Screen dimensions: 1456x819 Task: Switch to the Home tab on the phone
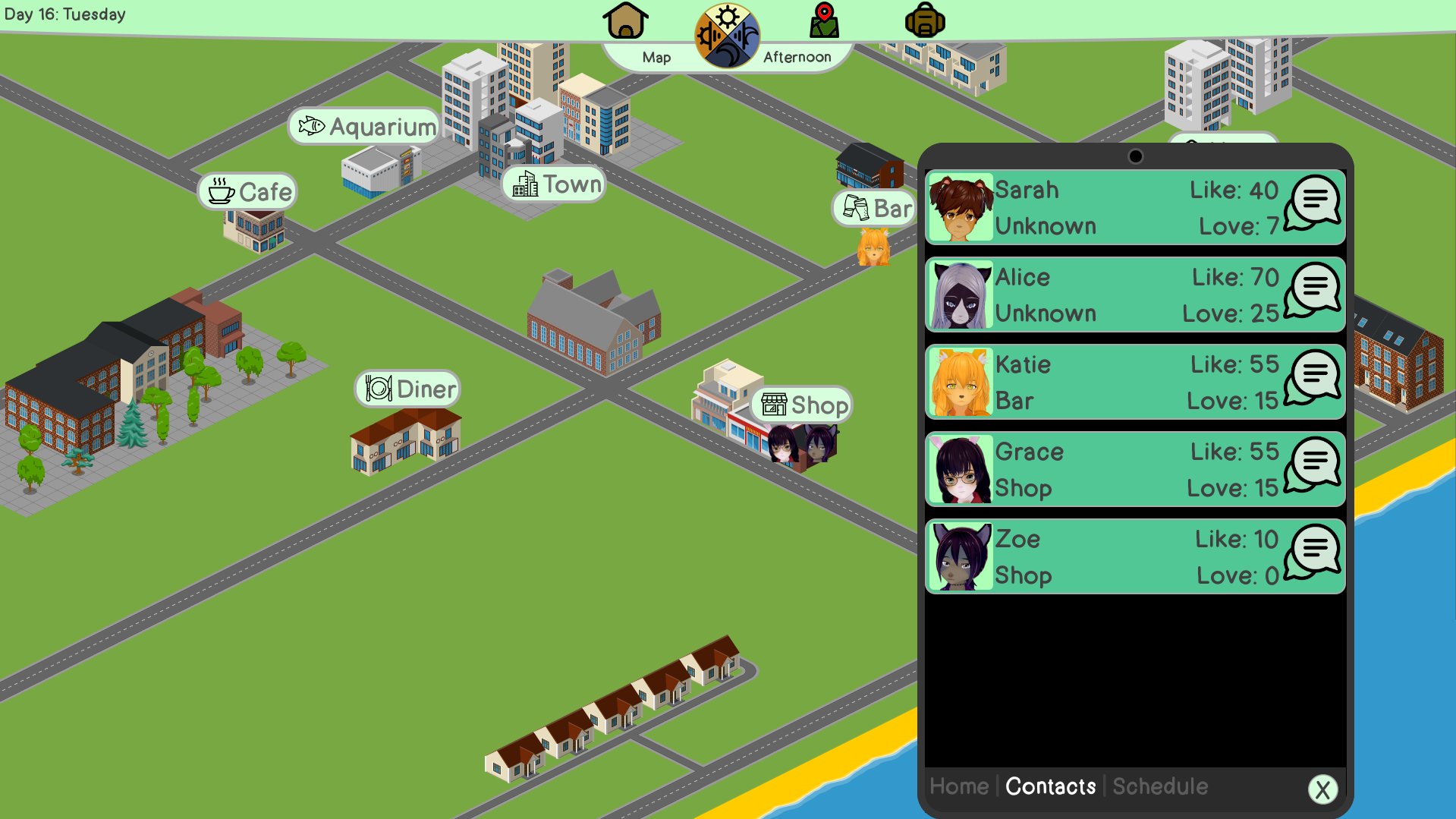tap(958, 786)
